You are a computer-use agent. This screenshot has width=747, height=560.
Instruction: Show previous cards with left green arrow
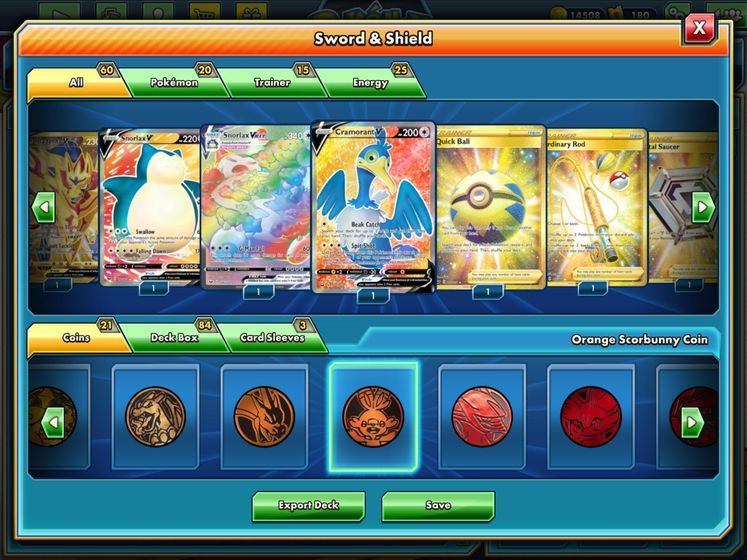click(43, 208)
